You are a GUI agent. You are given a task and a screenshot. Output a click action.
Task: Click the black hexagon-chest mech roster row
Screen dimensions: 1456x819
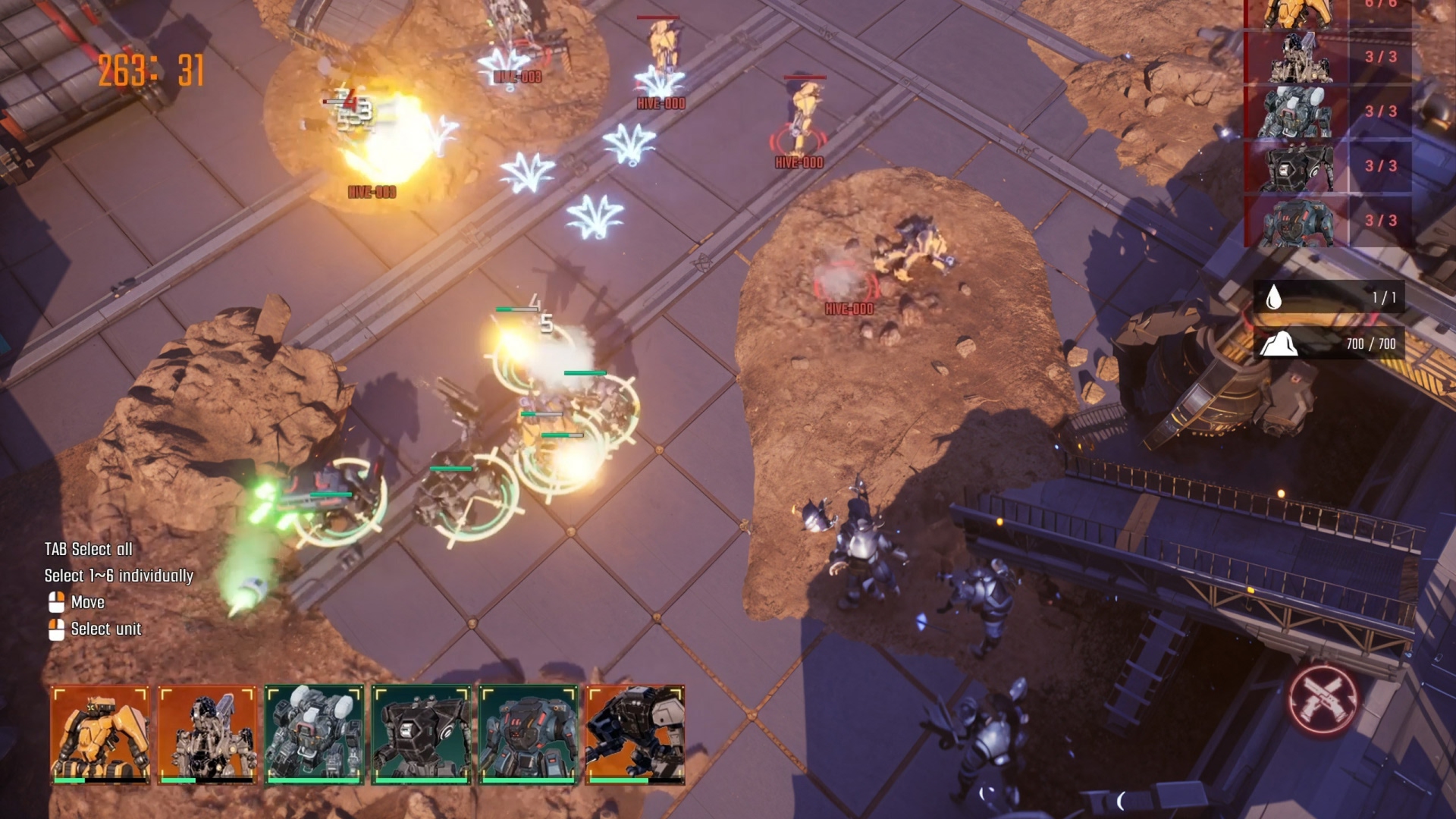click(x=1327, y=166)
